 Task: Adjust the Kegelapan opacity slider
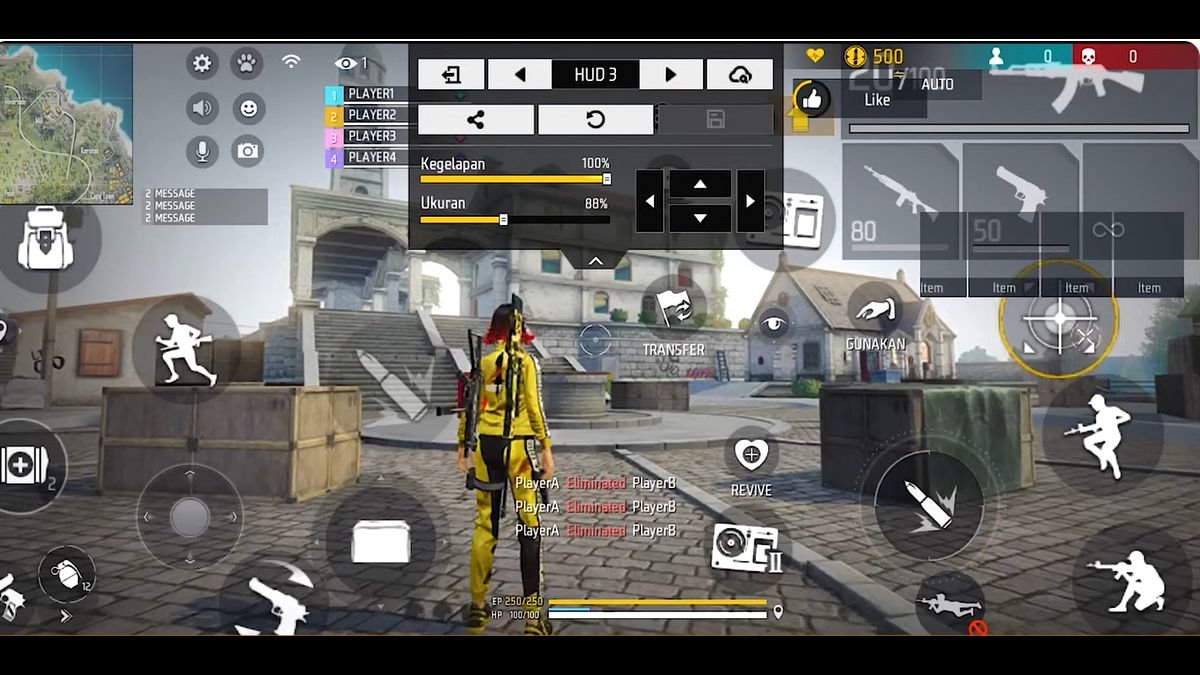(x=606, y=179)
